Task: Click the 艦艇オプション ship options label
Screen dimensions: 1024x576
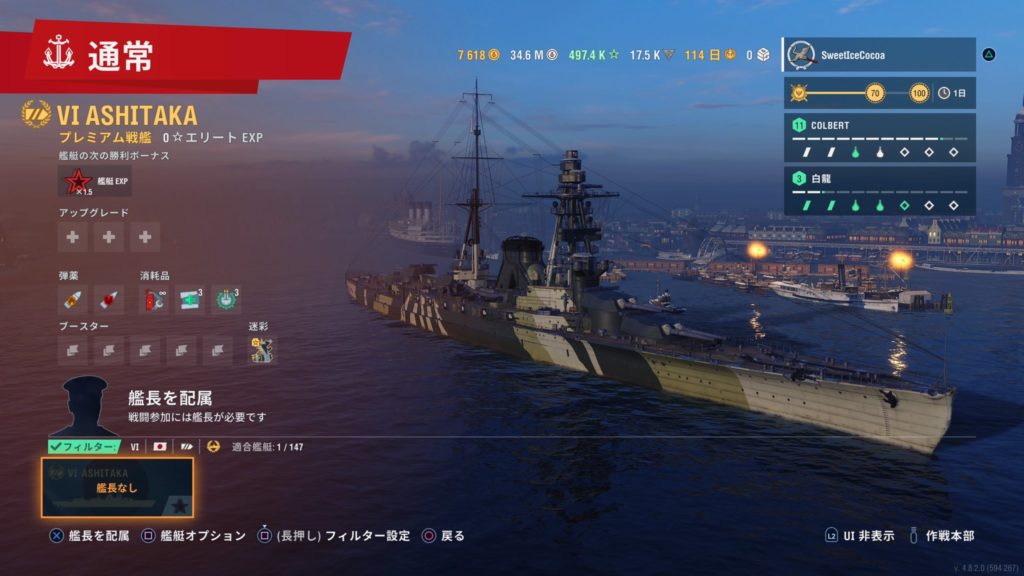Action: (x=203, y=536)
